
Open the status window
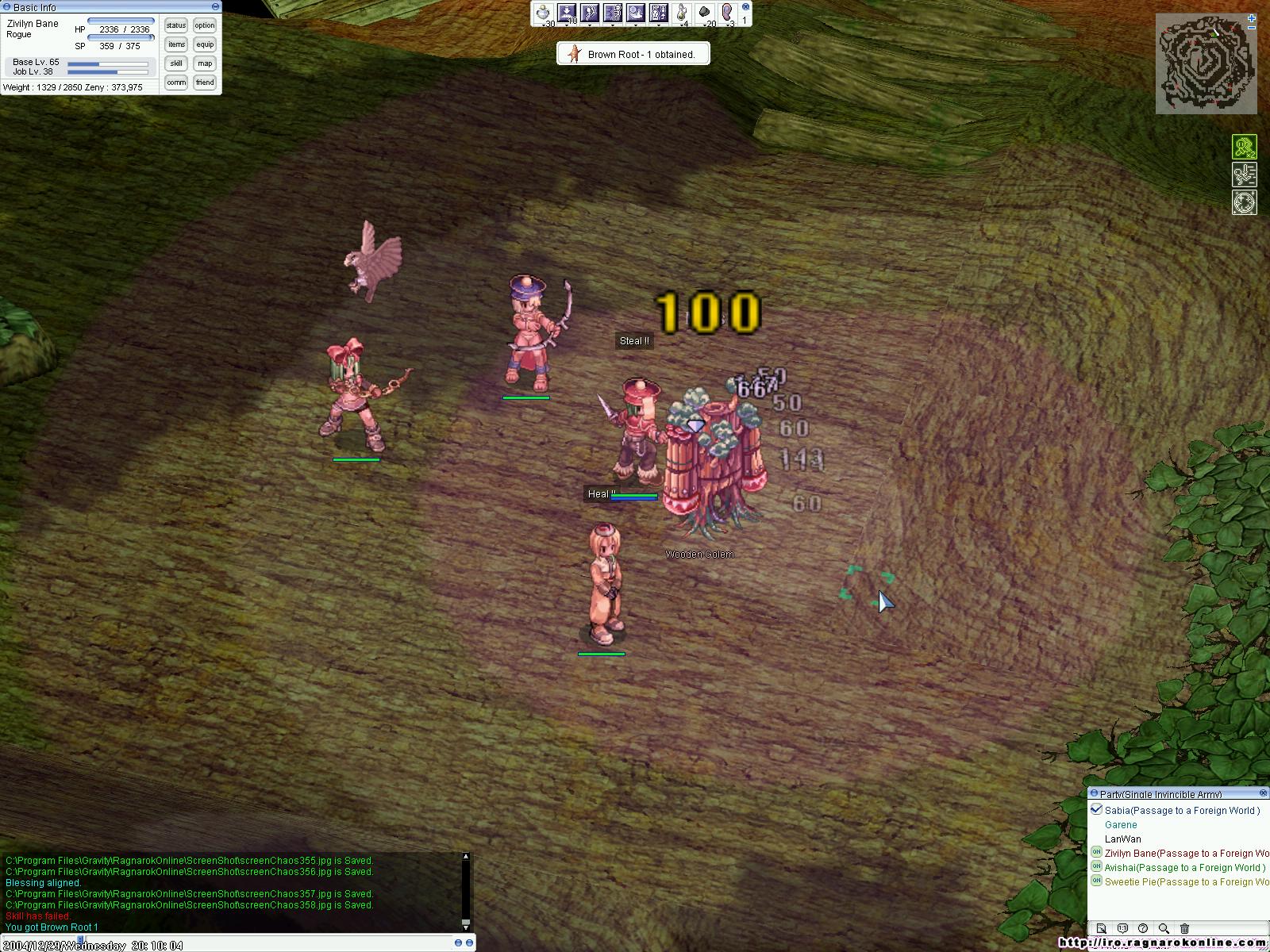[x=176, y=25]
